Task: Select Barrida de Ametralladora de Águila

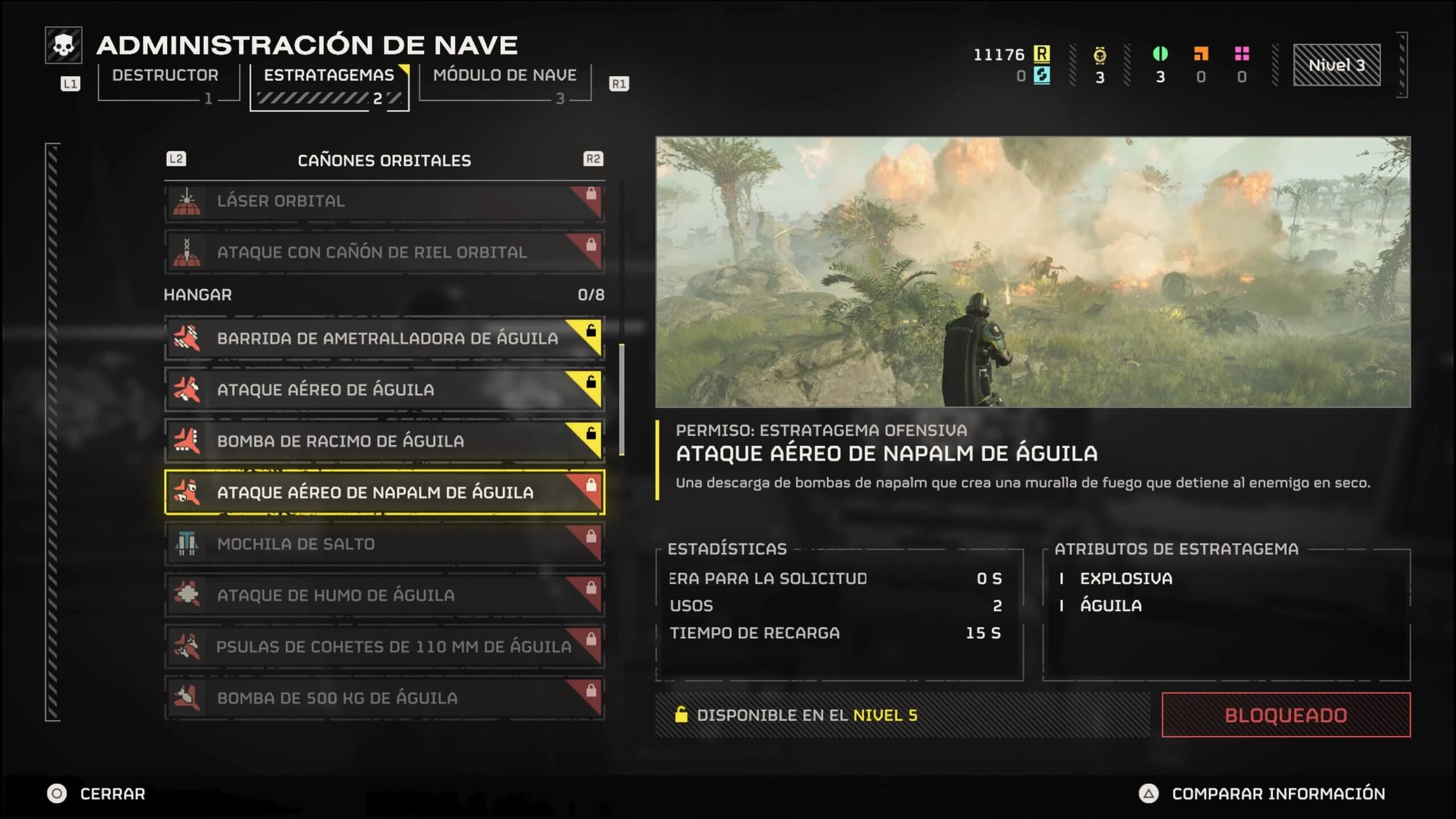Action: pos(384,338)
